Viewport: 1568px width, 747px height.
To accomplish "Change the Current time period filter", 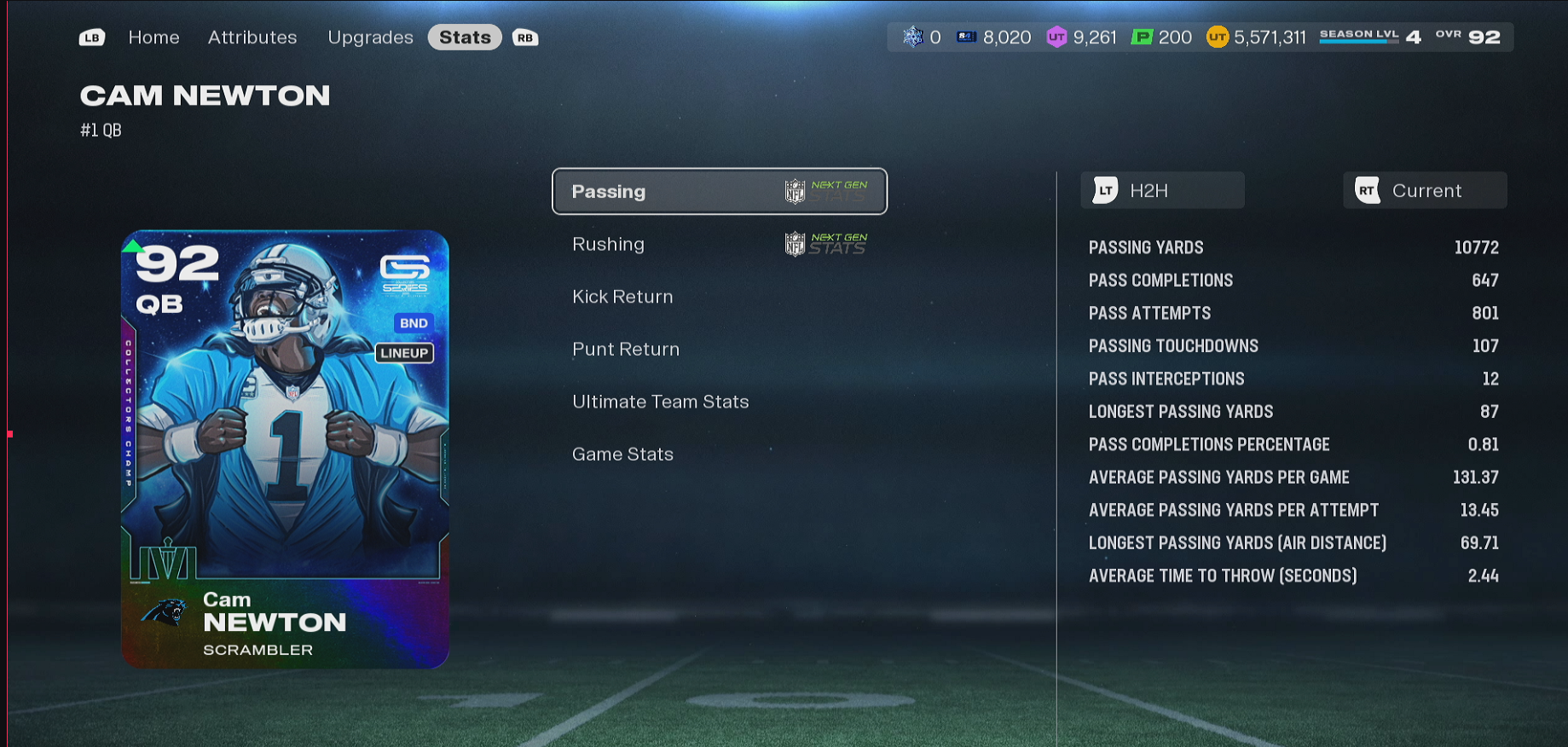I will 1425,191.
